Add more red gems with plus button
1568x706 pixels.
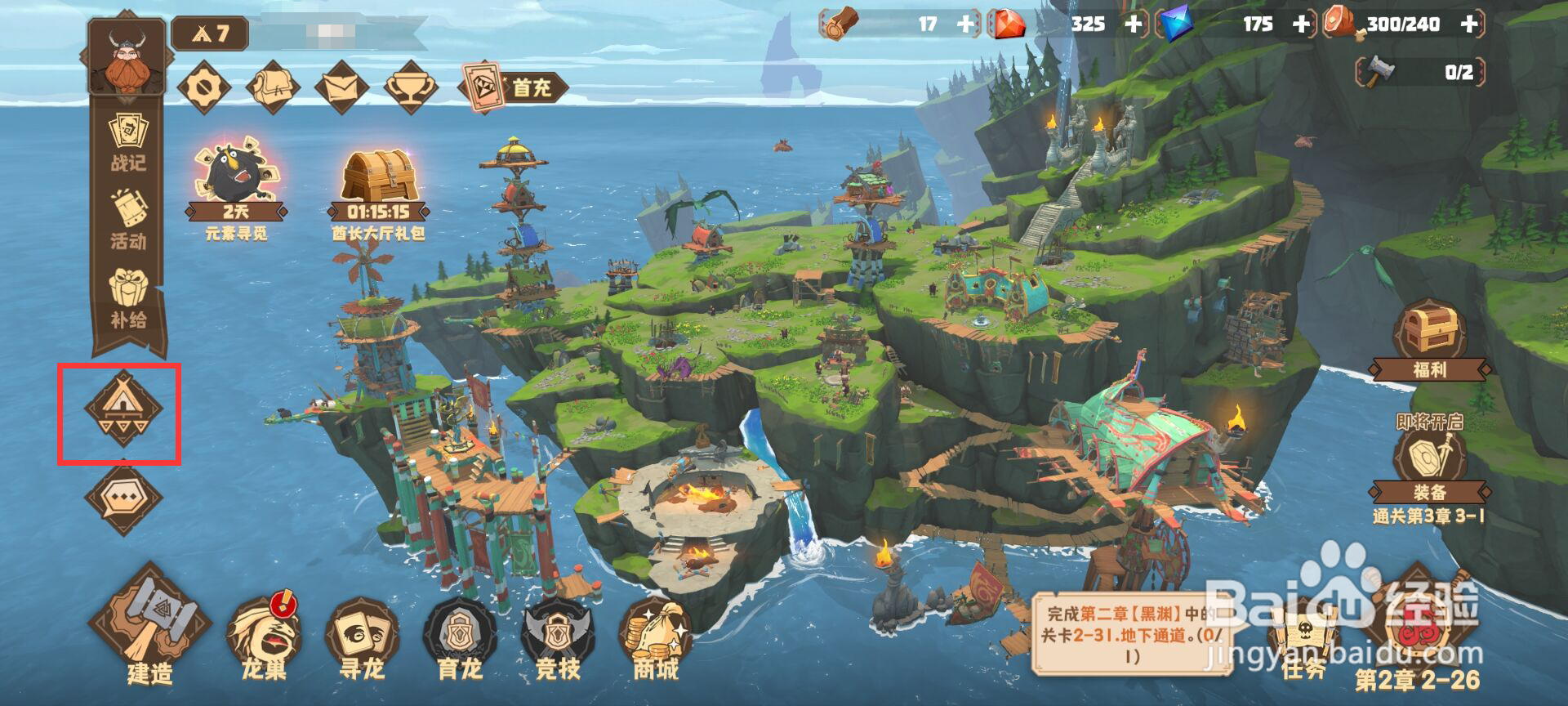(1134, 25)
